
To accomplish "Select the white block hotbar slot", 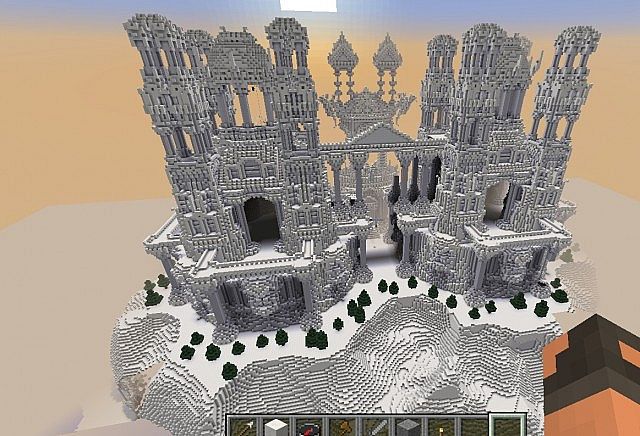I will (x=277, y=426).
